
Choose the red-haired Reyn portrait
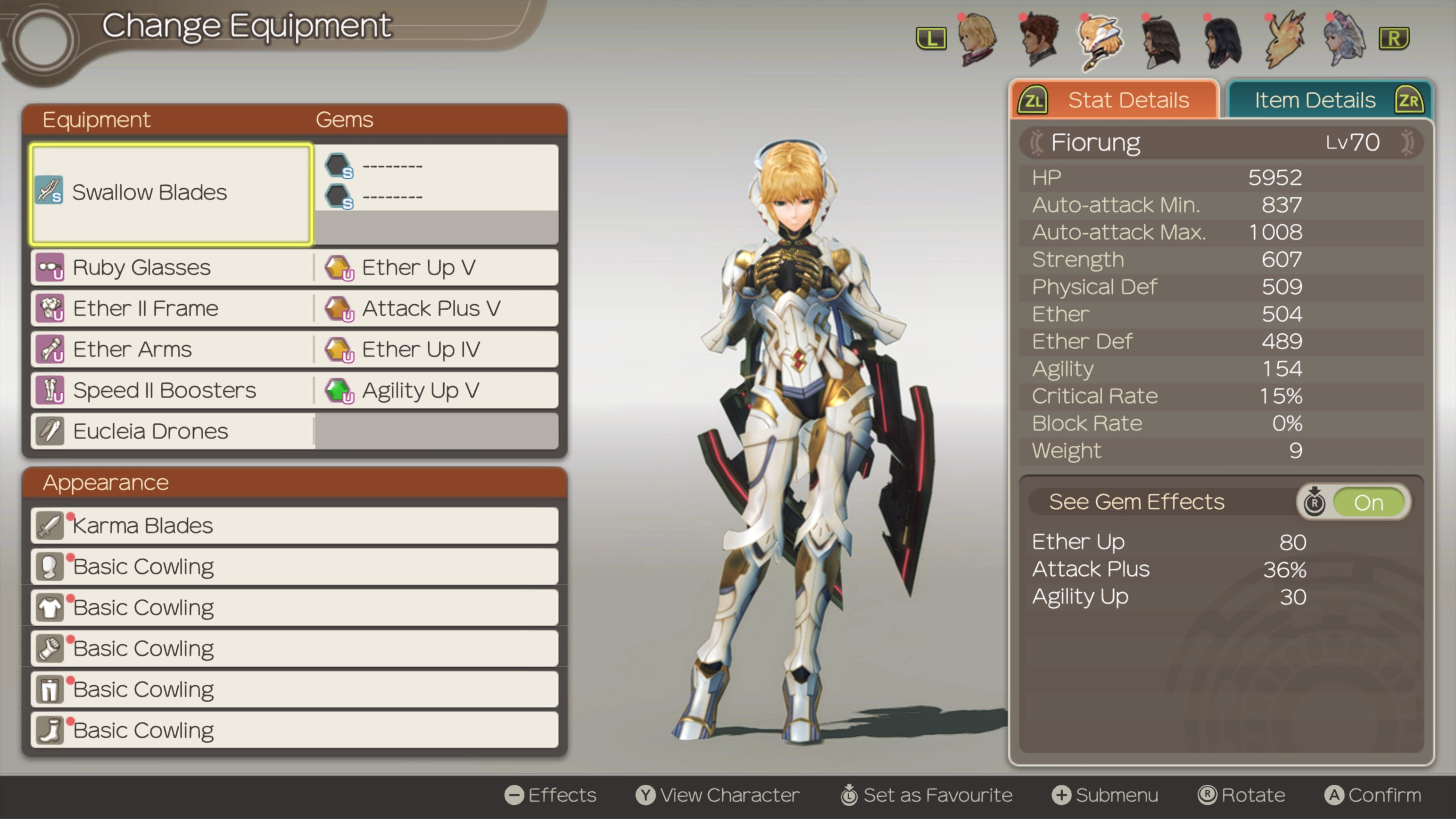(1039, 38)
